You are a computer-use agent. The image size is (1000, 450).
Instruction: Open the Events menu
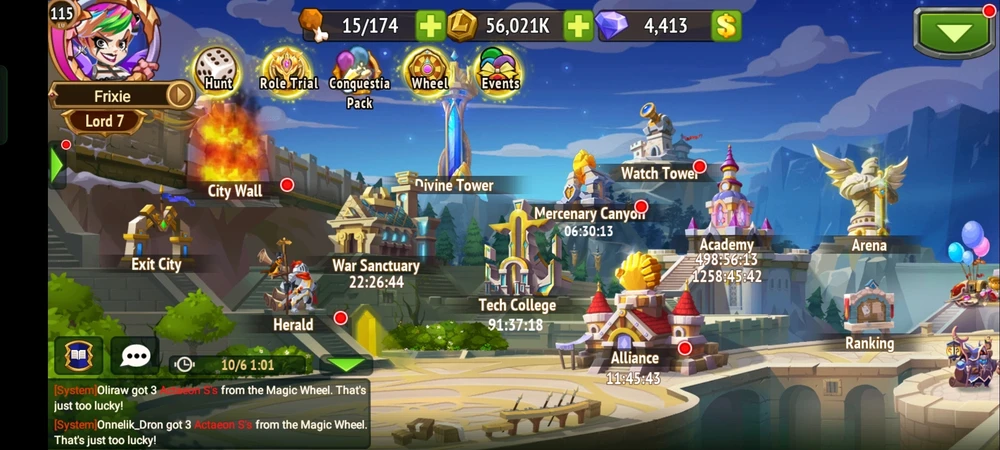point(499,68)
